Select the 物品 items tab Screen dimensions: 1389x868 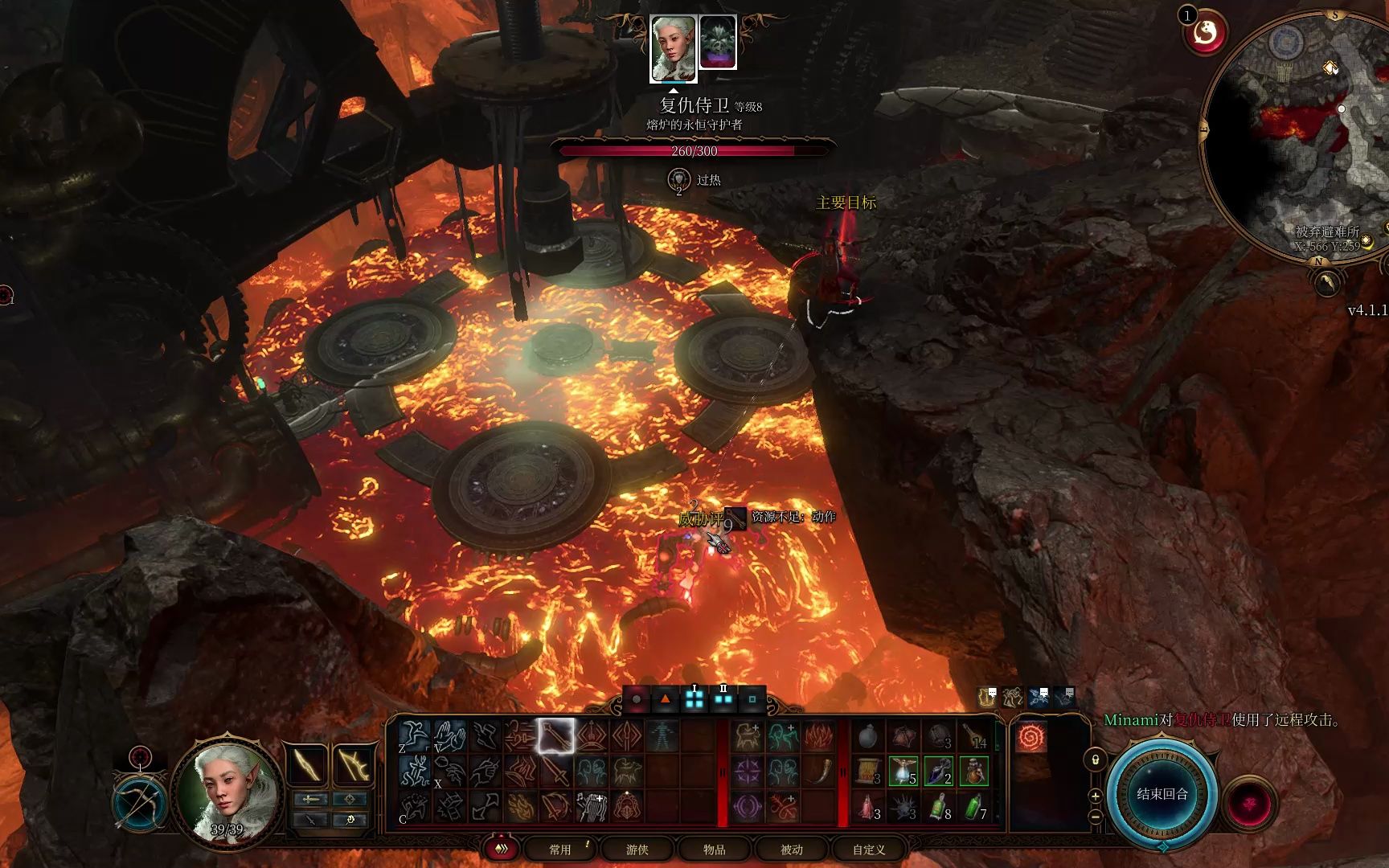[714, 850]
